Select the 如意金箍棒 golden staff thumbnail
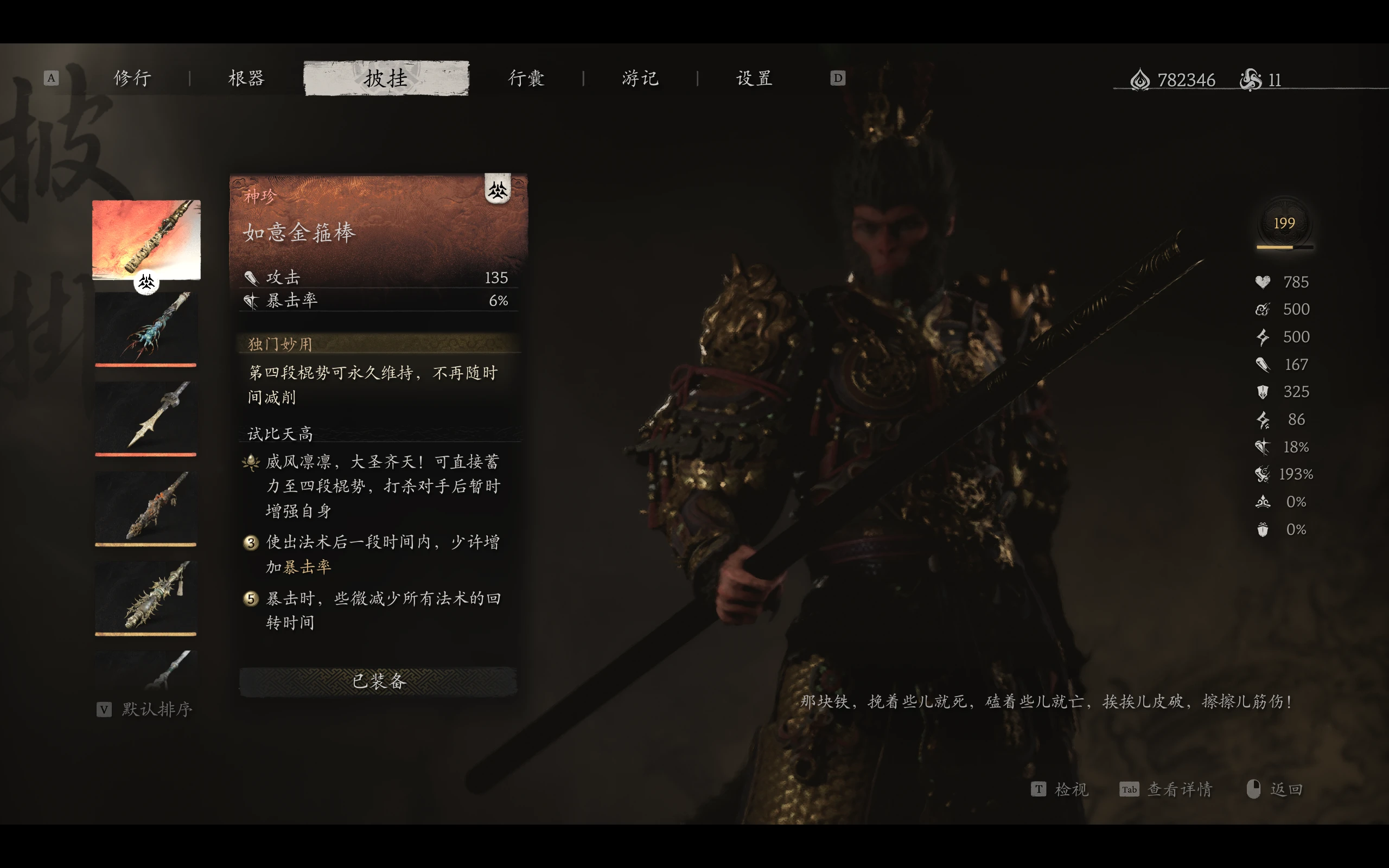The height and width of the screenshot is (868, 1389). tap(146, 239)
